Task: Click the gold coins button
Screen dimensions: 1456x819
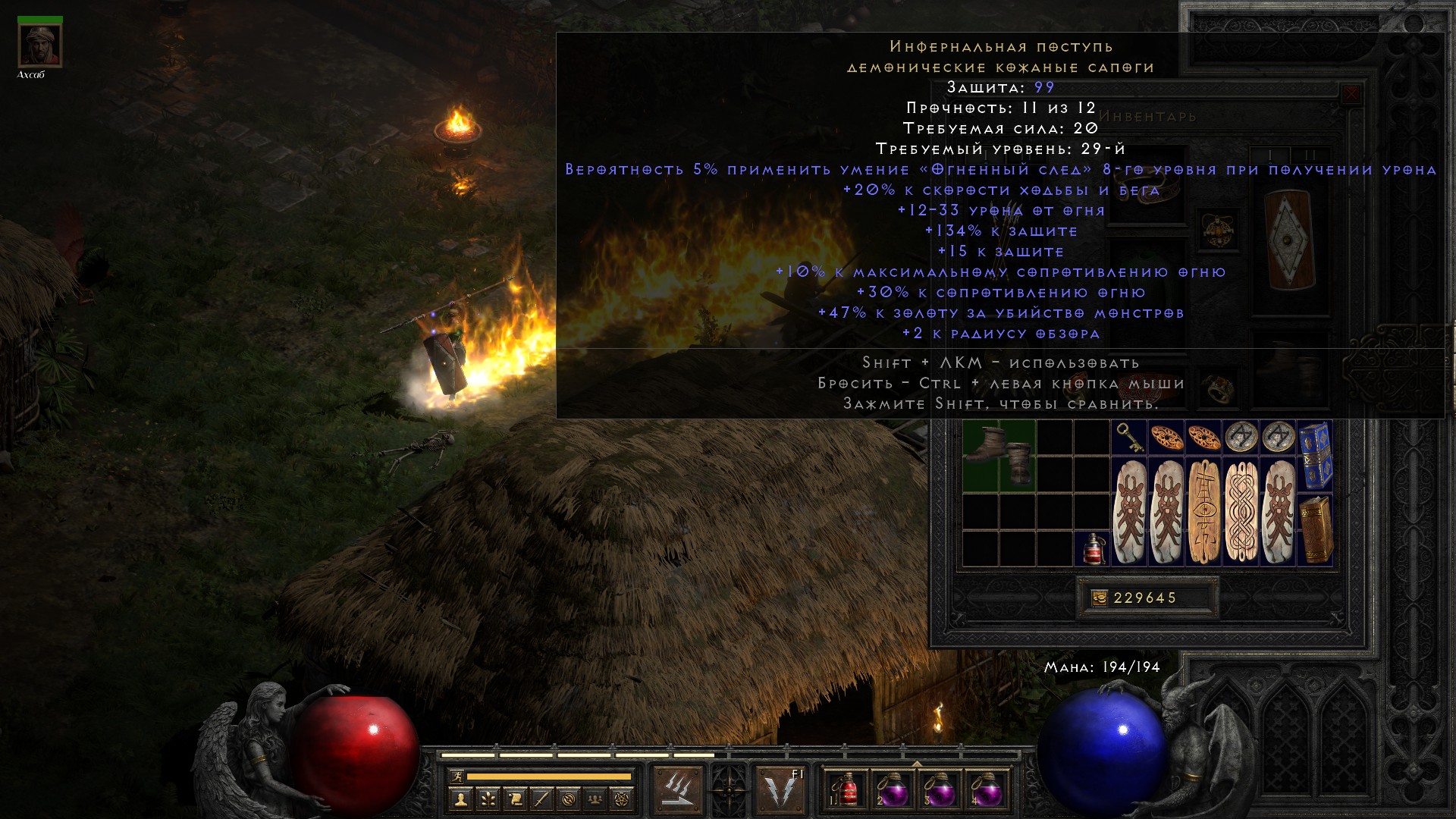Action: pos(1099,598)
